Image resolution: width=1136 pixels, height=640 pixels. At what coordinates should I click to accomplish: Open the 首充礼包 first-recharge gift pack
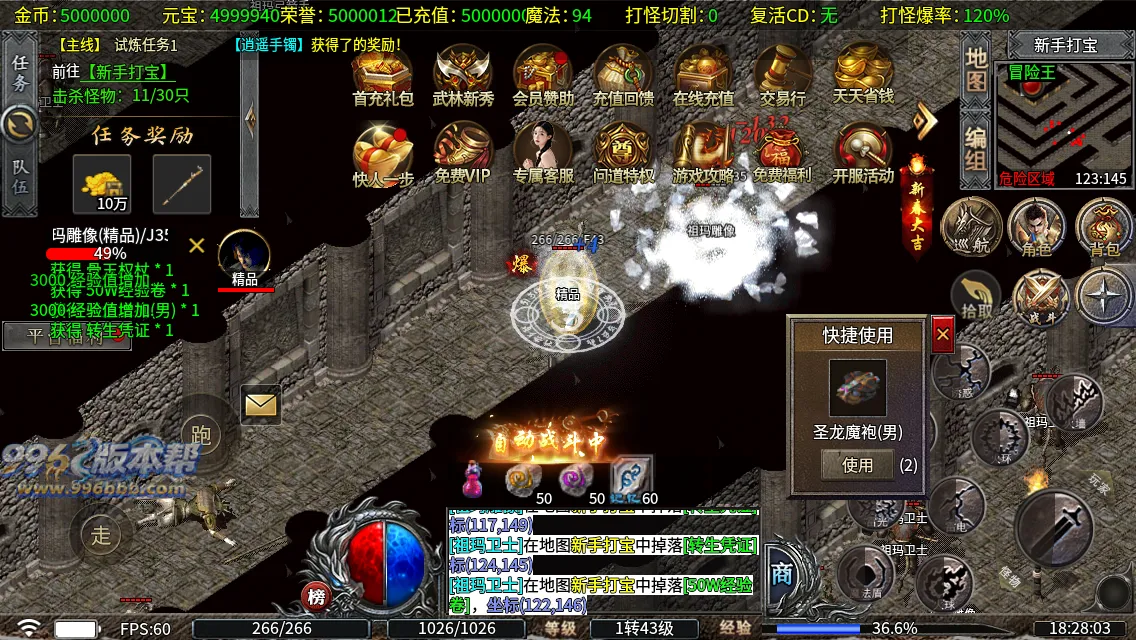coord(382,75)
